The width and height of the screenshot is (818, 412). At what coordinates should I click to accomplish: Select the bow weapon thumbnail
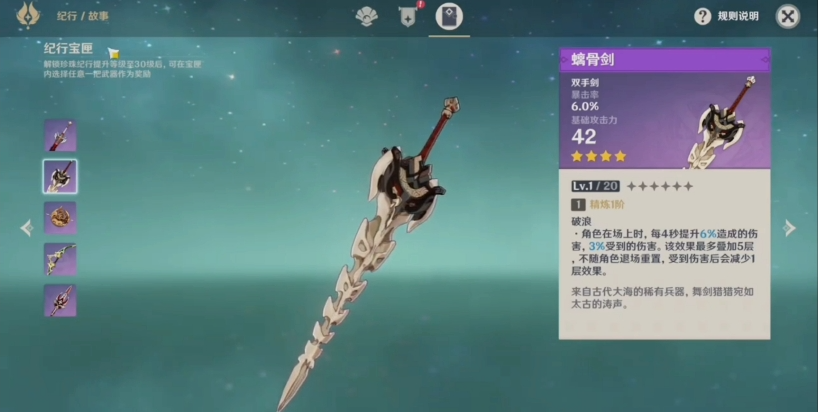coord(60,259)
